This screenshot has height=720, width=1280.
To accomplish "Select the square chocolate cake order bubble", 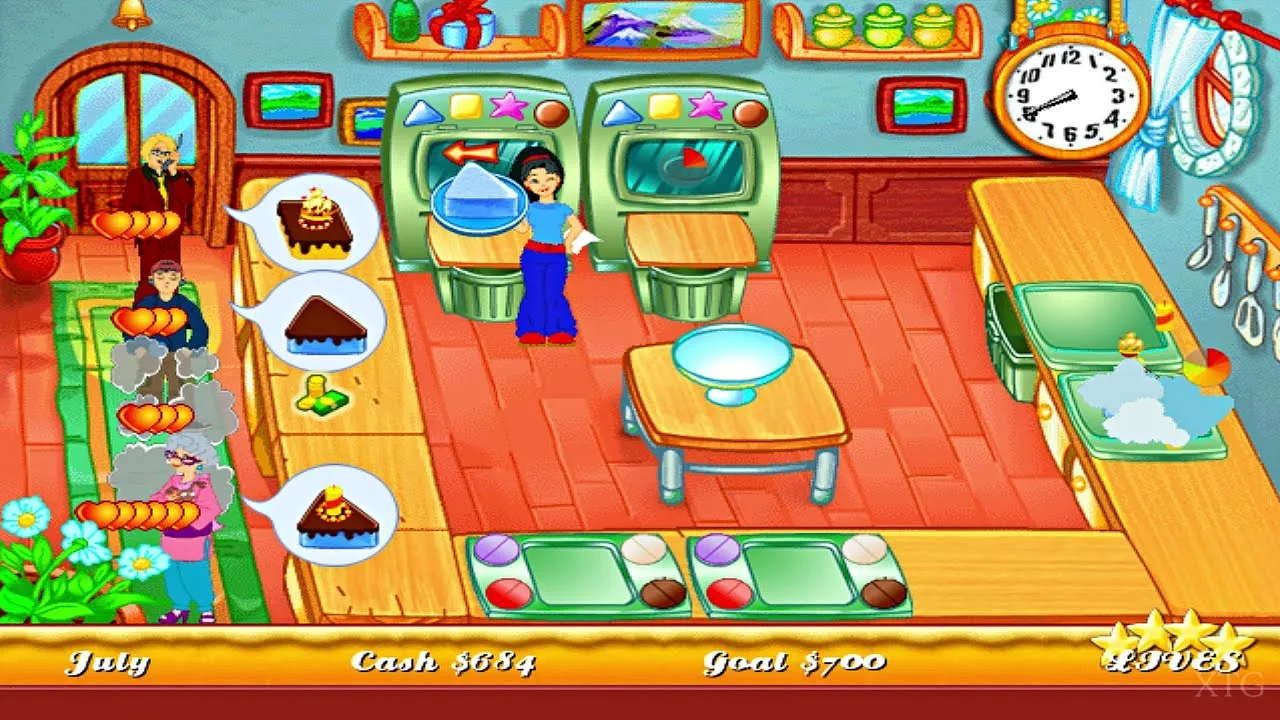I will click(x=312, y=225).
